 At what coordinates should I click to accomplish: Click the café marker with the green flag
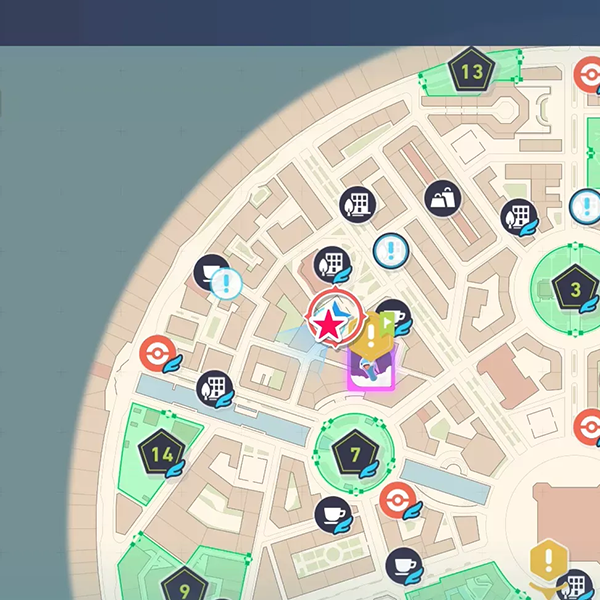pyautogui.click(x=395, y=316)
